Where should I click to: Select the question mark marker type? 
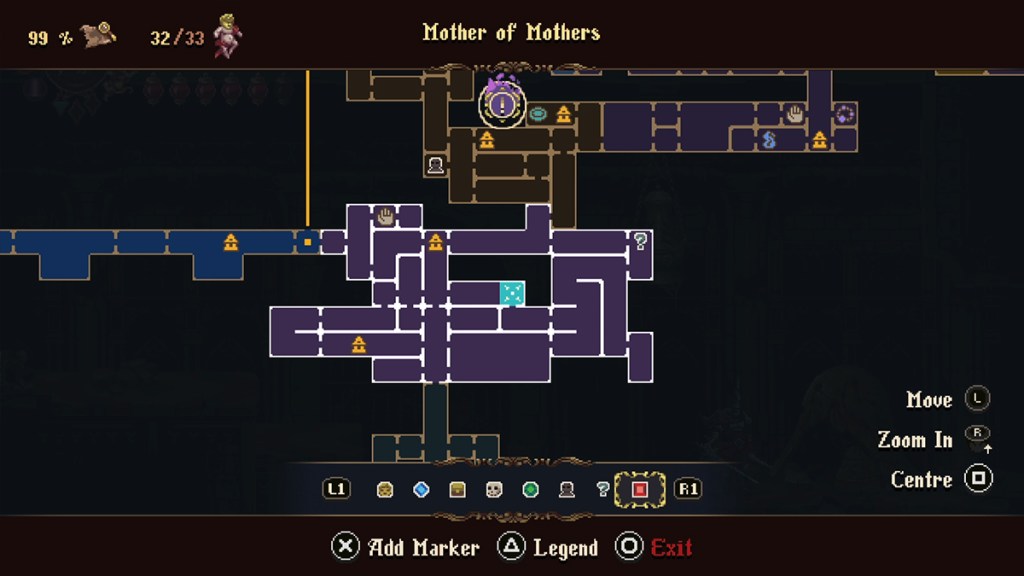pyautogui.click(x=603, y=489)
